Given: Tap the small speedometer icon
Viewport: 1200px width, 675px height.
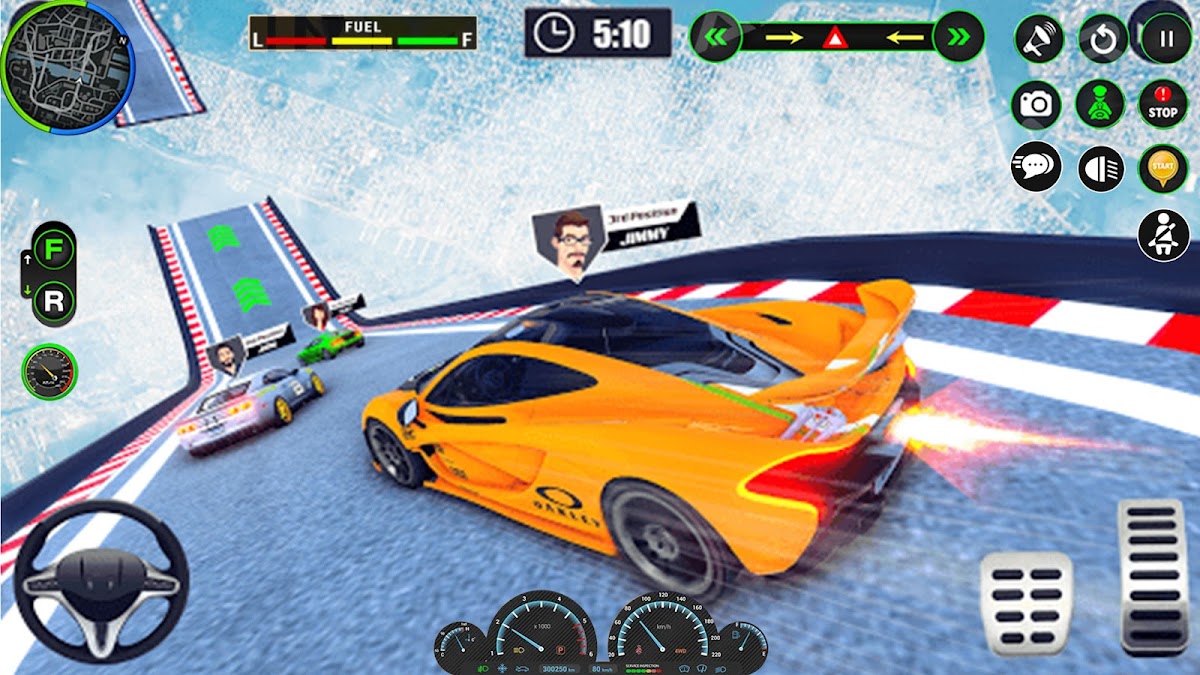Looking at the screenshot, I should pyautogui.click(x=49, y=372).
